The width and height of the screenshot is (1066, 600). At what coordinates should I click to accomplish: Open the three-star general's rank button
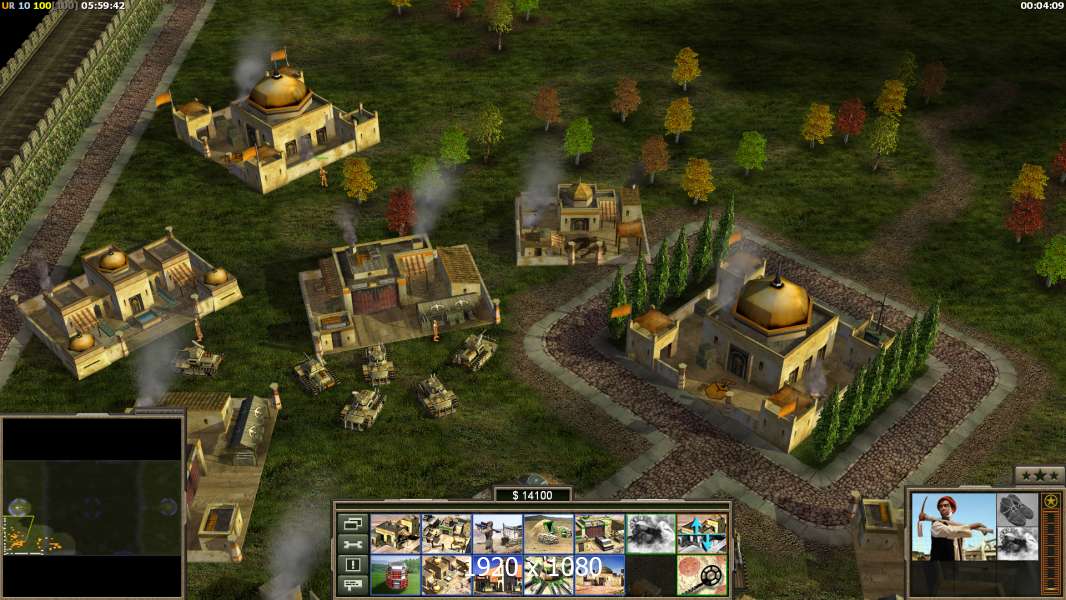tap(1040, 475)
